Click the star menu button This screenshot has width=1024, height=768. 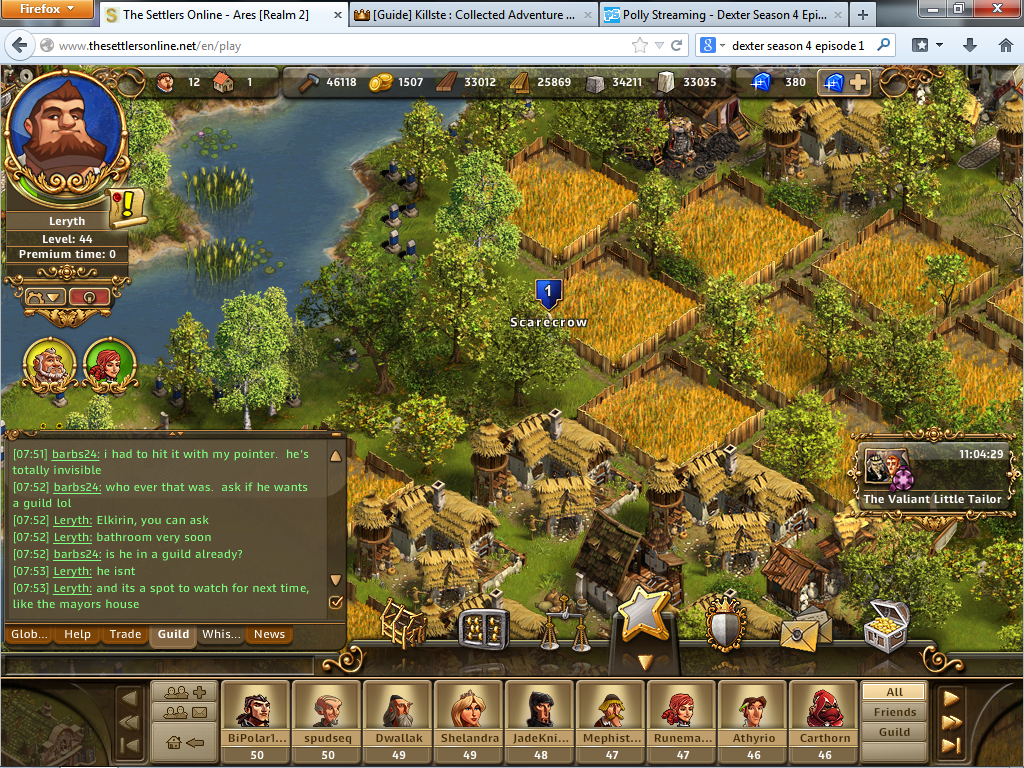coord(641,611)
